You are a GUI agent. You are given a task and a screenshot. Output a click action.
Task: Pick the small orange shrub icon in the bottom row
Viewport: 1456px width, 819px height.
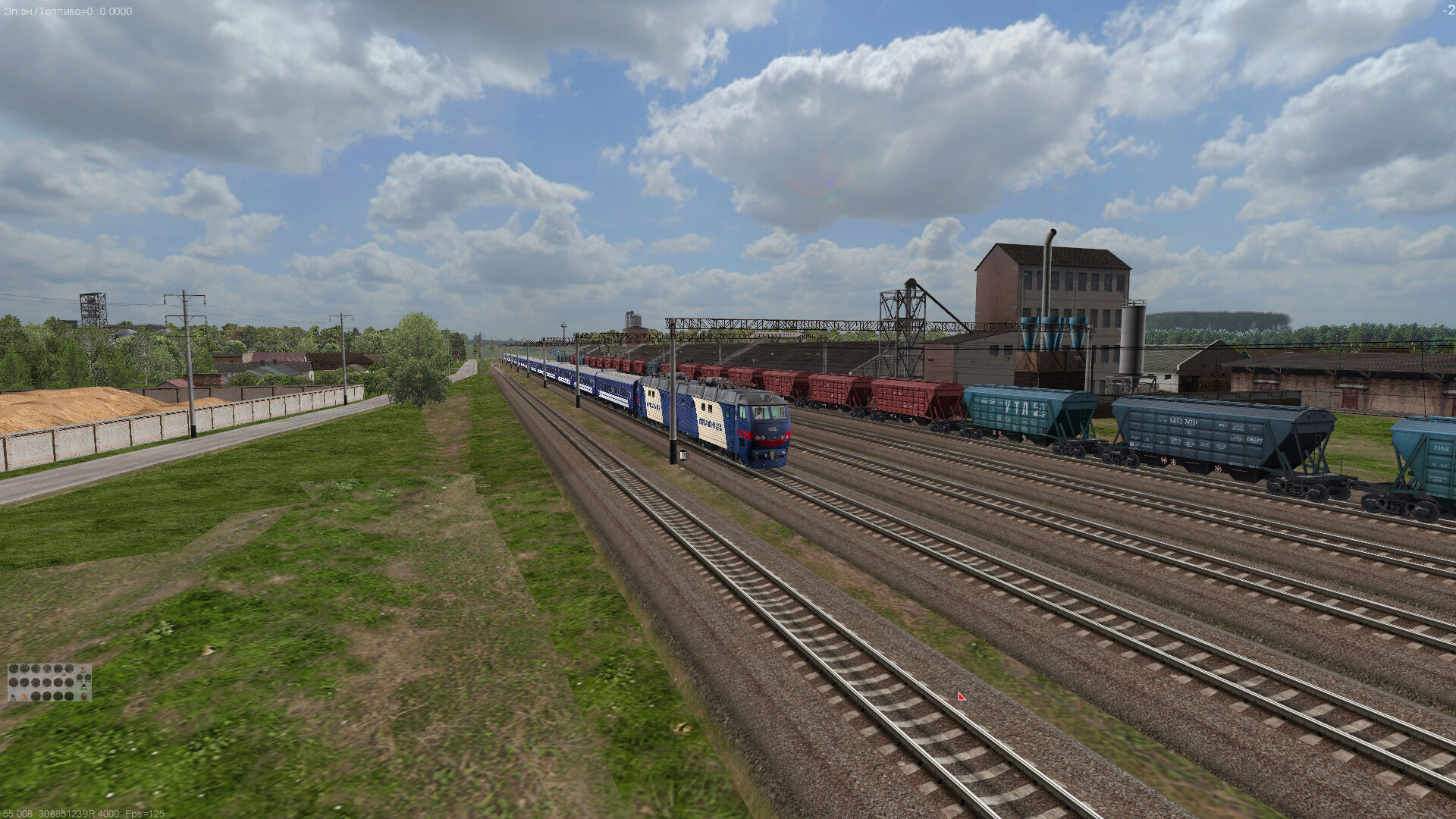click(x=24, y=697)
